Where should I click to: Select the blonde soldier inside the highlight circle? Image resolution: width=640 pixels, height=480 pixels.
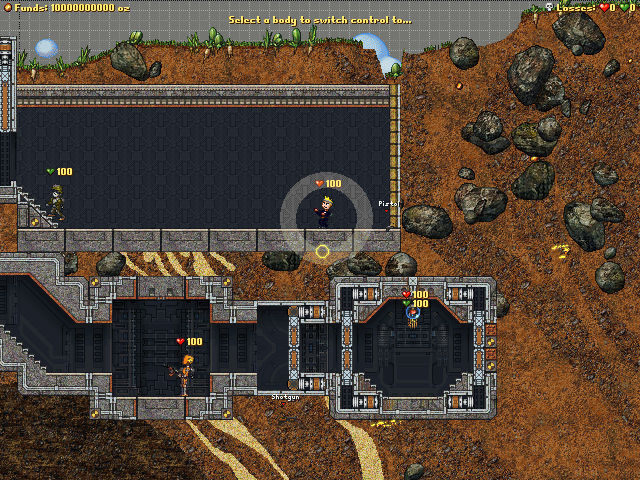[326, 211]
